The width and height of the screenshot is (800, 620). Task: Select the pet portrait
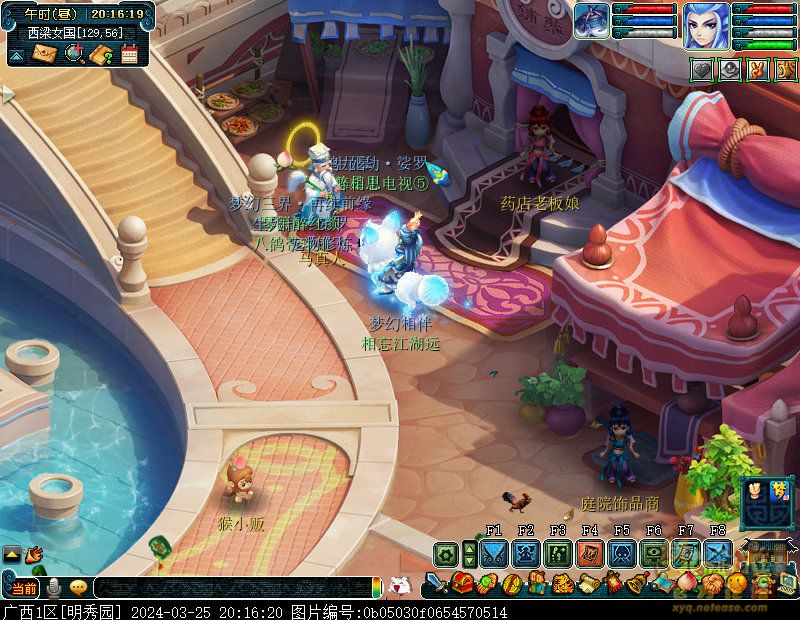click(x=592, y=20)
